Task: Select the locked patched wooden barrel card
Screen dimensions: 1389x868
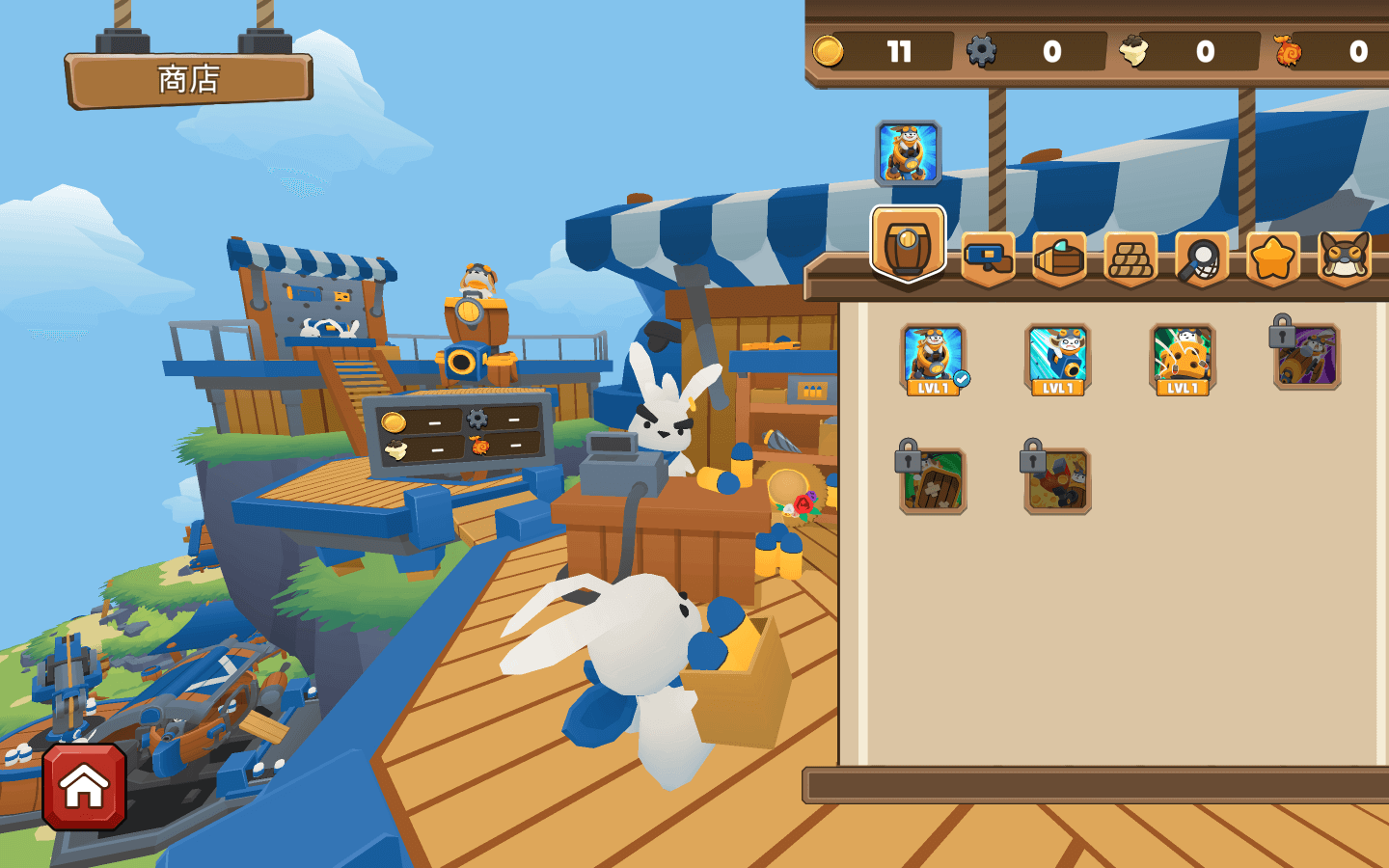Action: pos(933,480)
